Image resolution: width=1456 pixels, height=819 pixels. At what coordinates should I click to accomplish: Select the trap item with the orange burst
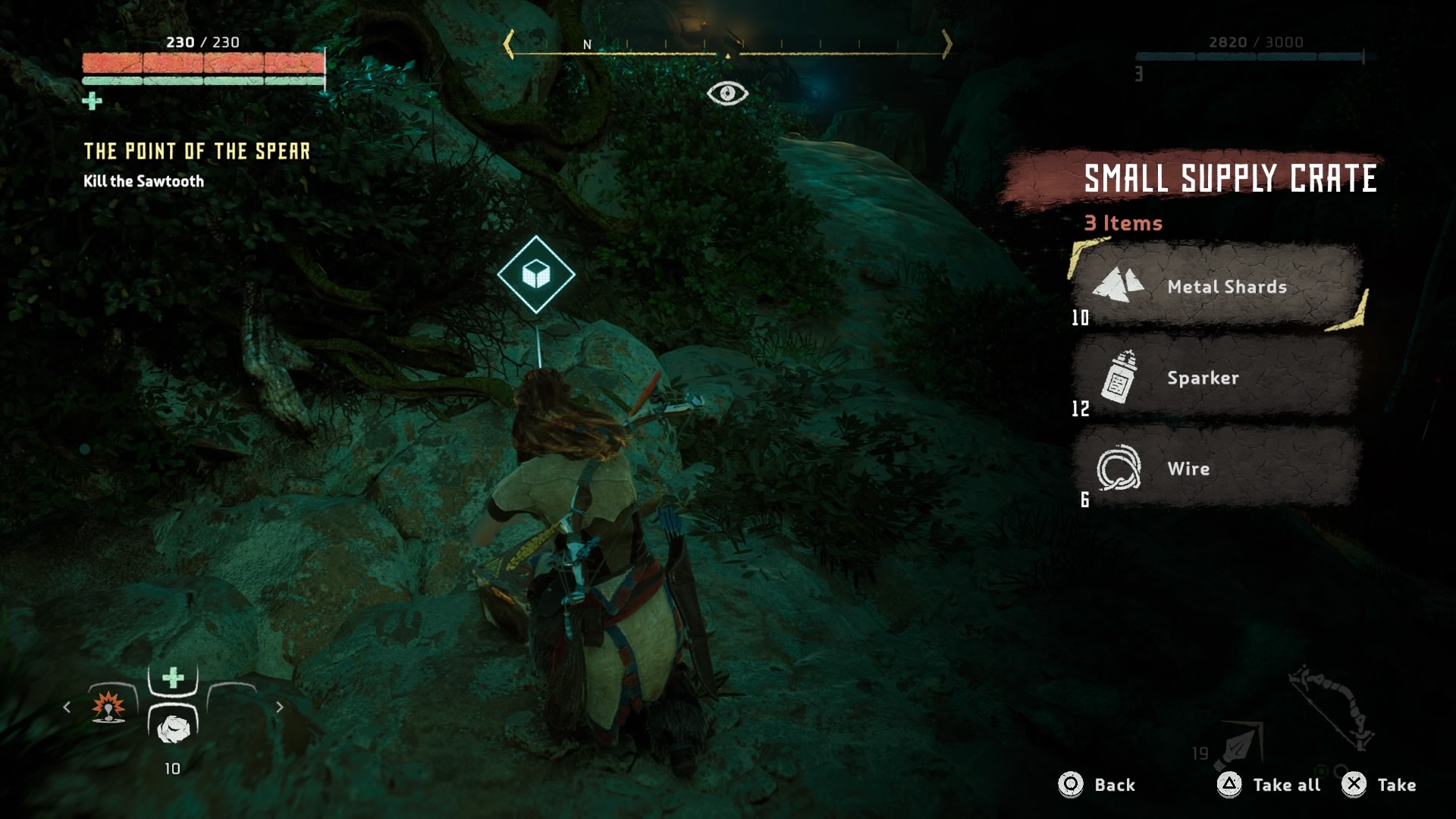(108, 706)
